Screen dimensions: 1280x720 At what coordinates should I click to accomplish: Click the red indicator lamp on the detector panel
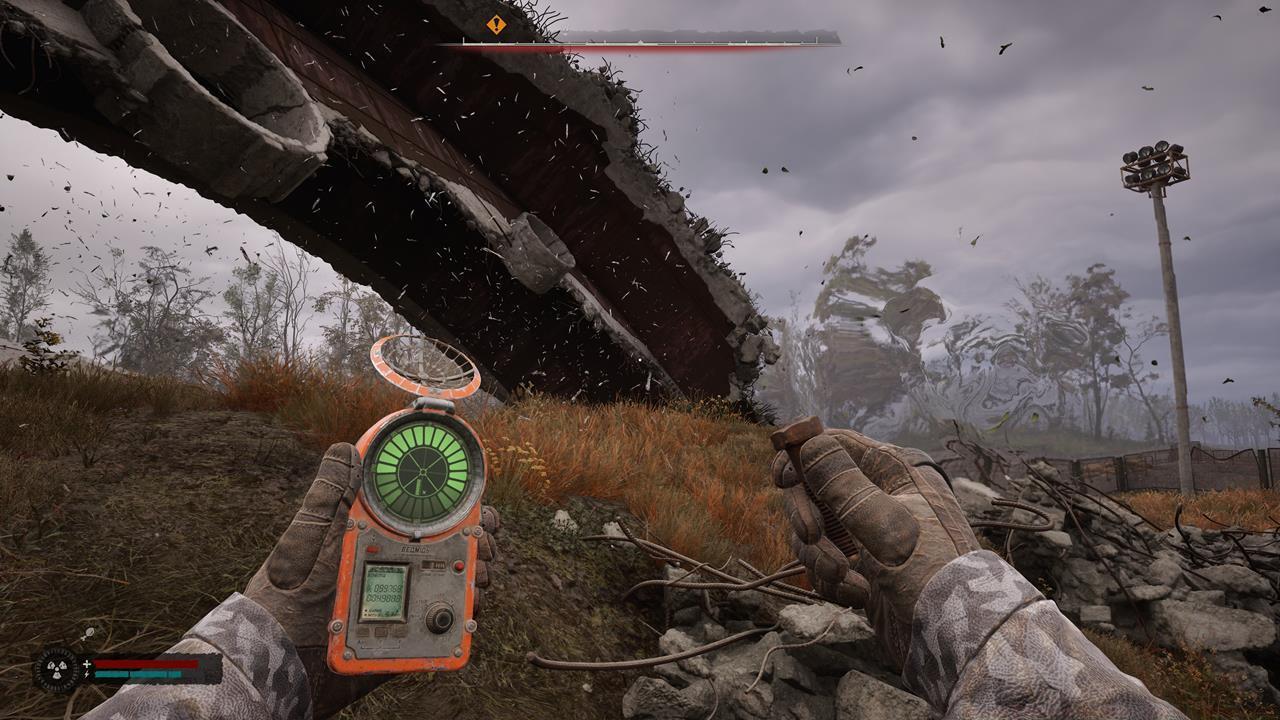click(457, 566)
